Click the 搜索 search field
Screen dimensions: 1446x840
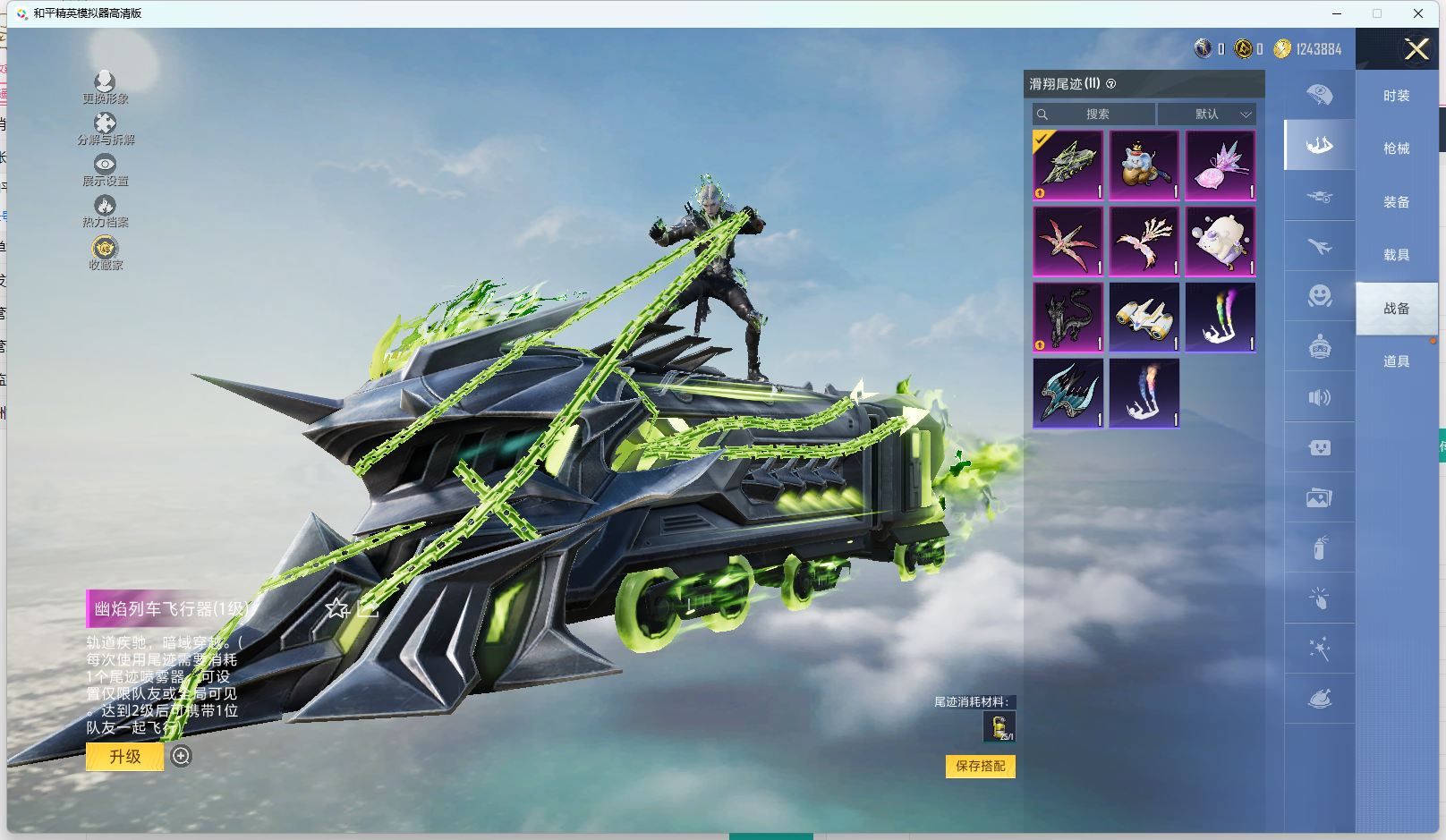click(x=1093, y=115)
